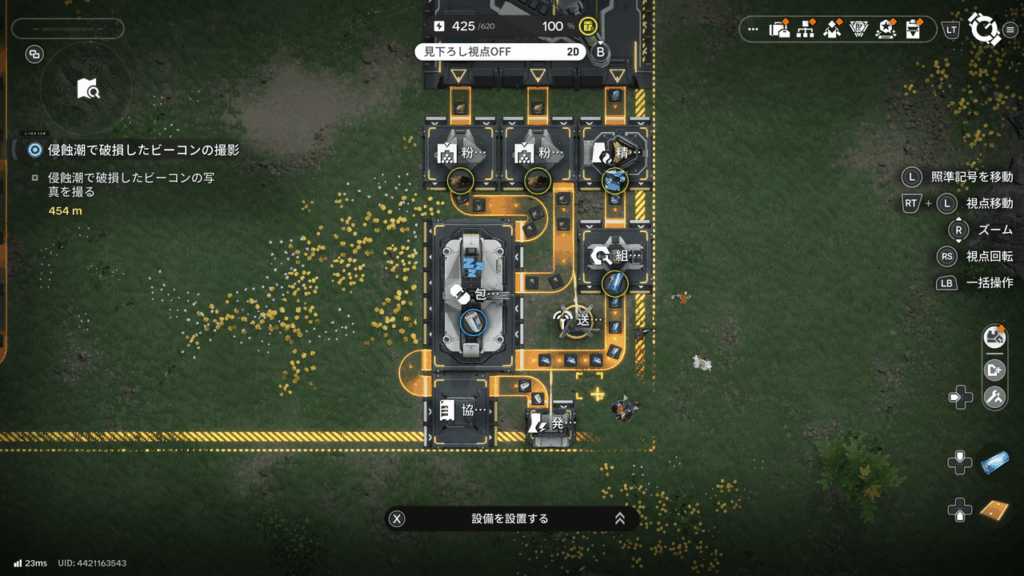Open the operator character icon
1024x576 pixels.
[832, 29]
